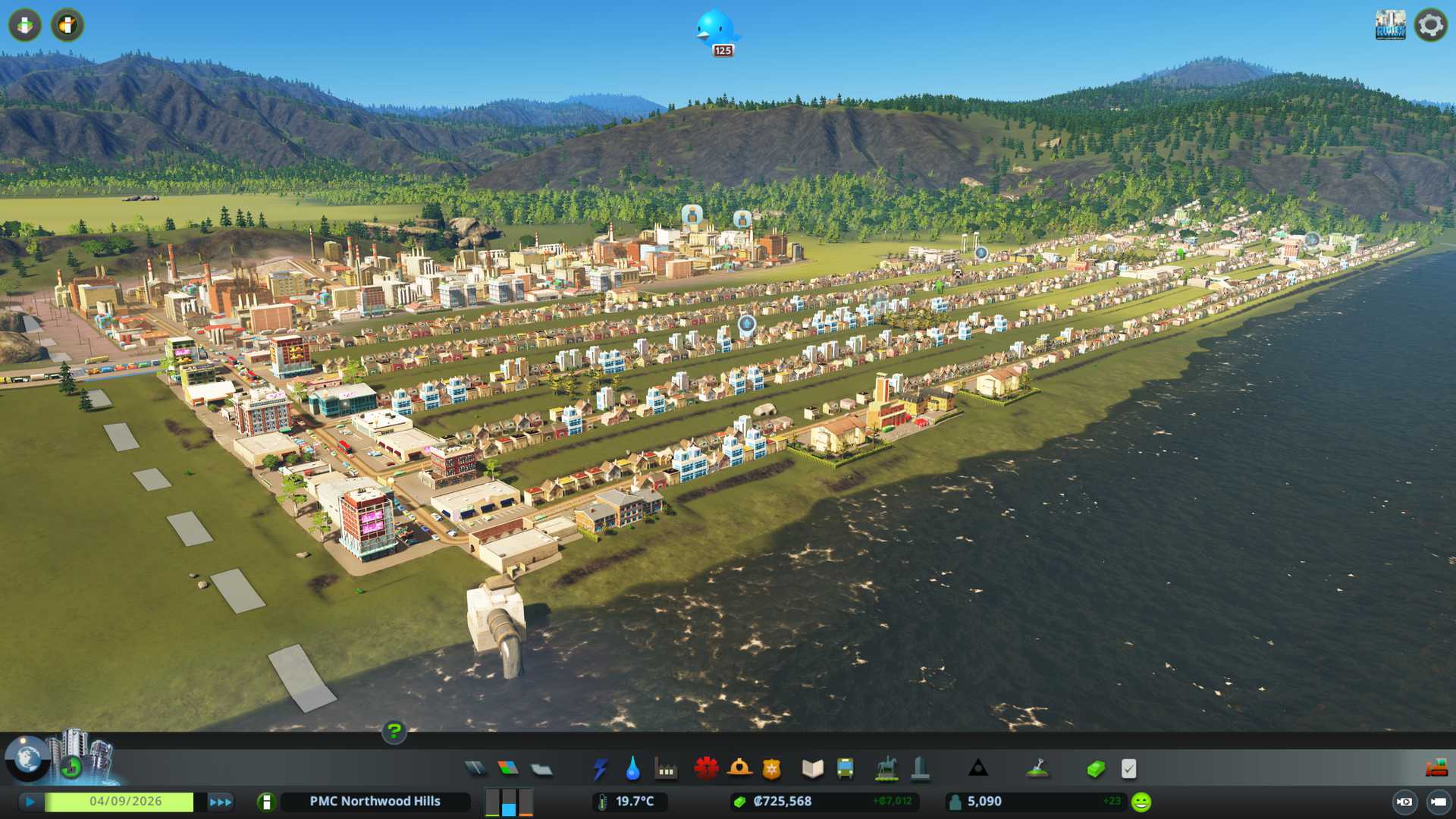The height and width of the screenshot is (819, 1456).
Task: Open the Education book menu
Action: 812,769
